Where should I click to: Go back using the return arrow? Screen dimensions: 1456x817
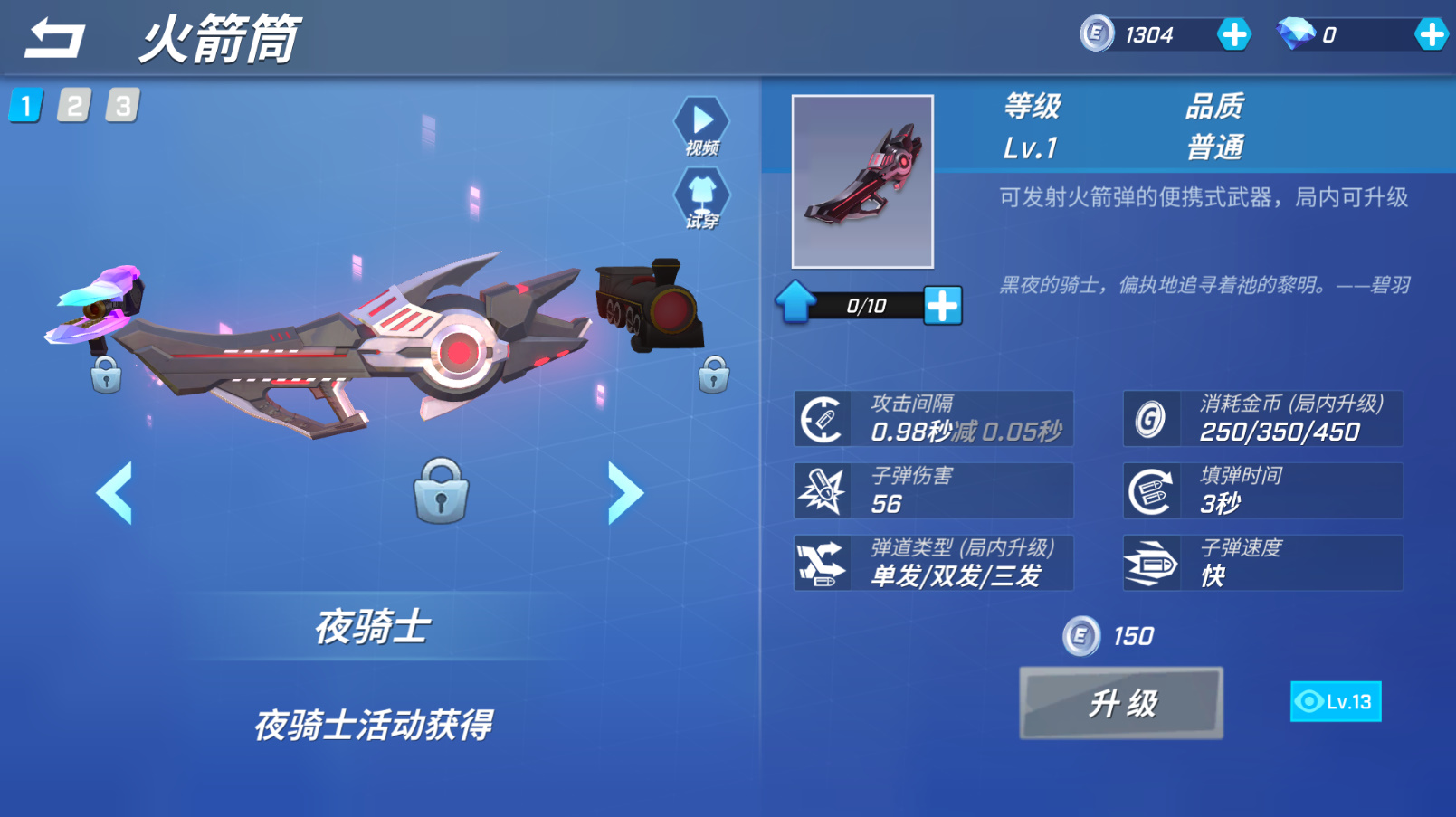coord(55,38)
